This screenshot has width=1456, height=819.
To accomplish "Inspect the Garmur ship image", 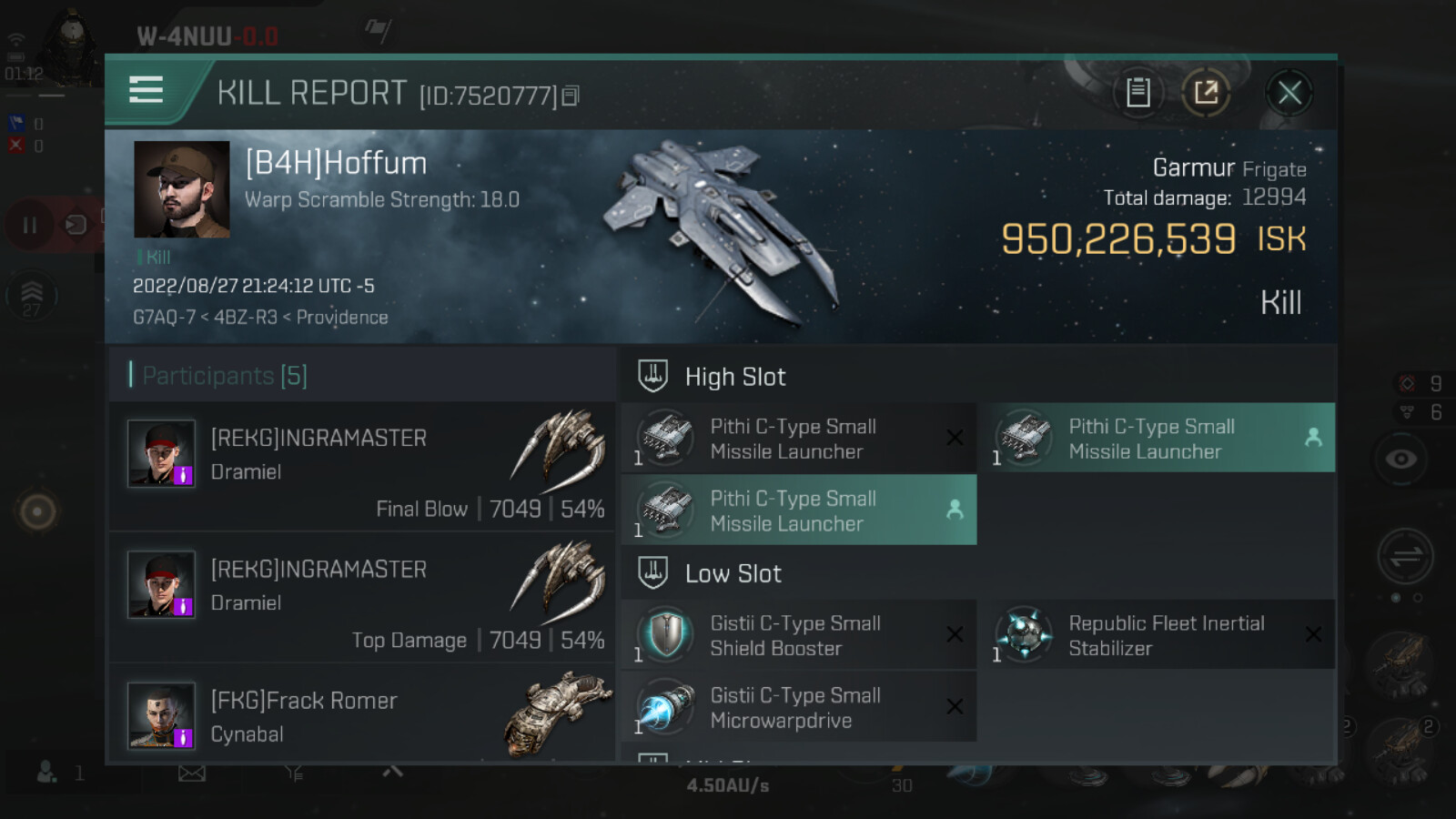I will tap(719, 232).
